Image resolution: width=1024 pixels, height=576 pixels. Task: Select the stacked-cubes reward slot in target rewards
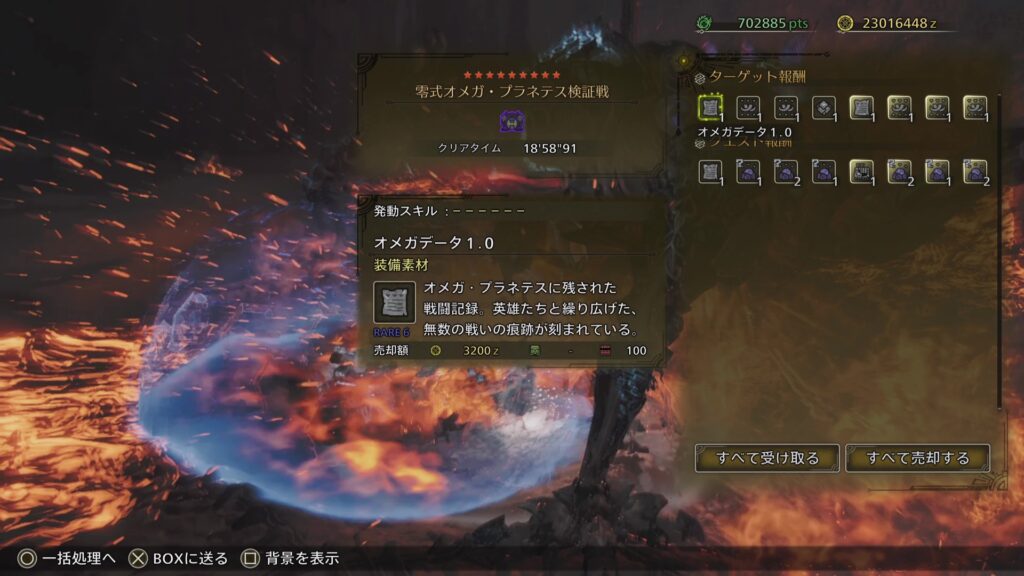point(823,108)
